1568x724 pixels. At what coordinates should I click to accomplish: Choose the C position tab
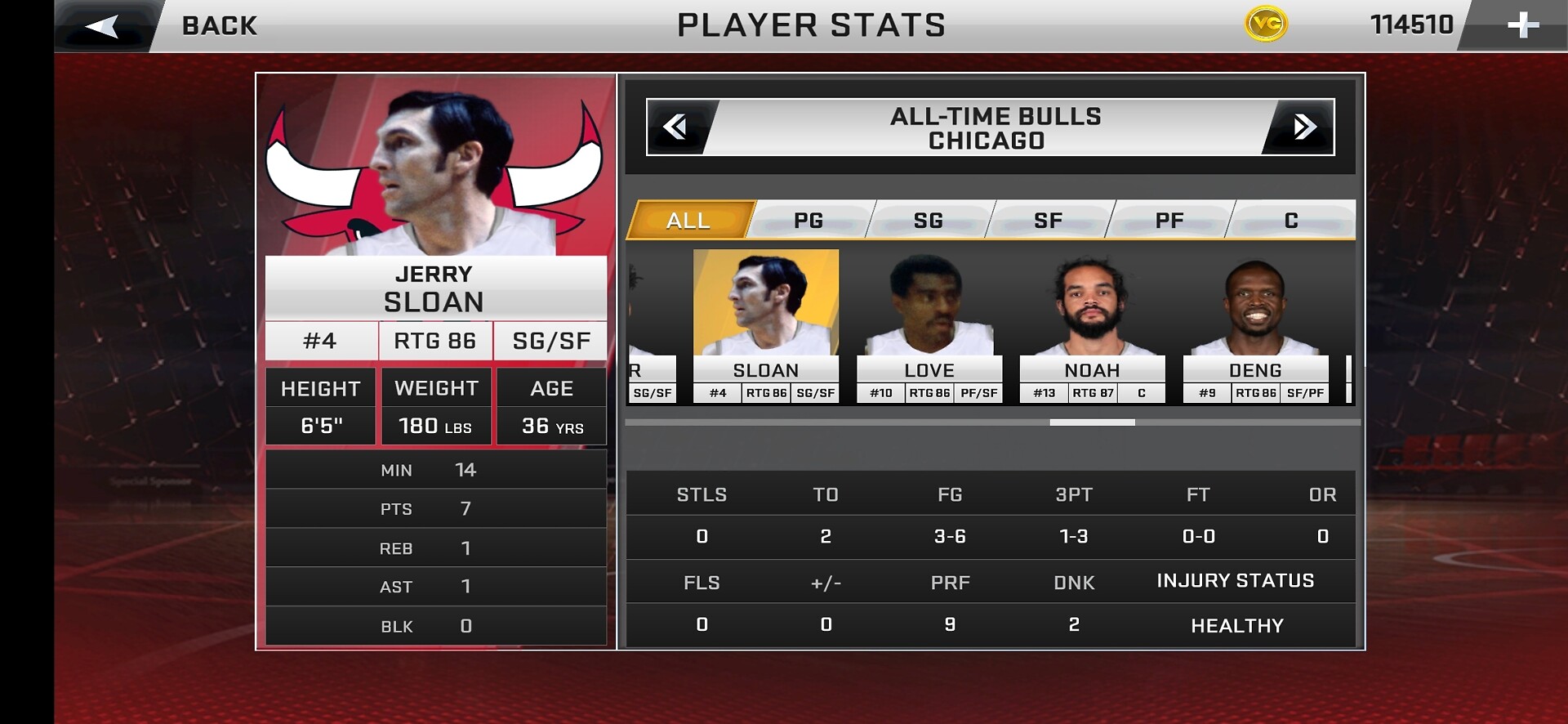pyautogui.click(x=1291, y=220)
